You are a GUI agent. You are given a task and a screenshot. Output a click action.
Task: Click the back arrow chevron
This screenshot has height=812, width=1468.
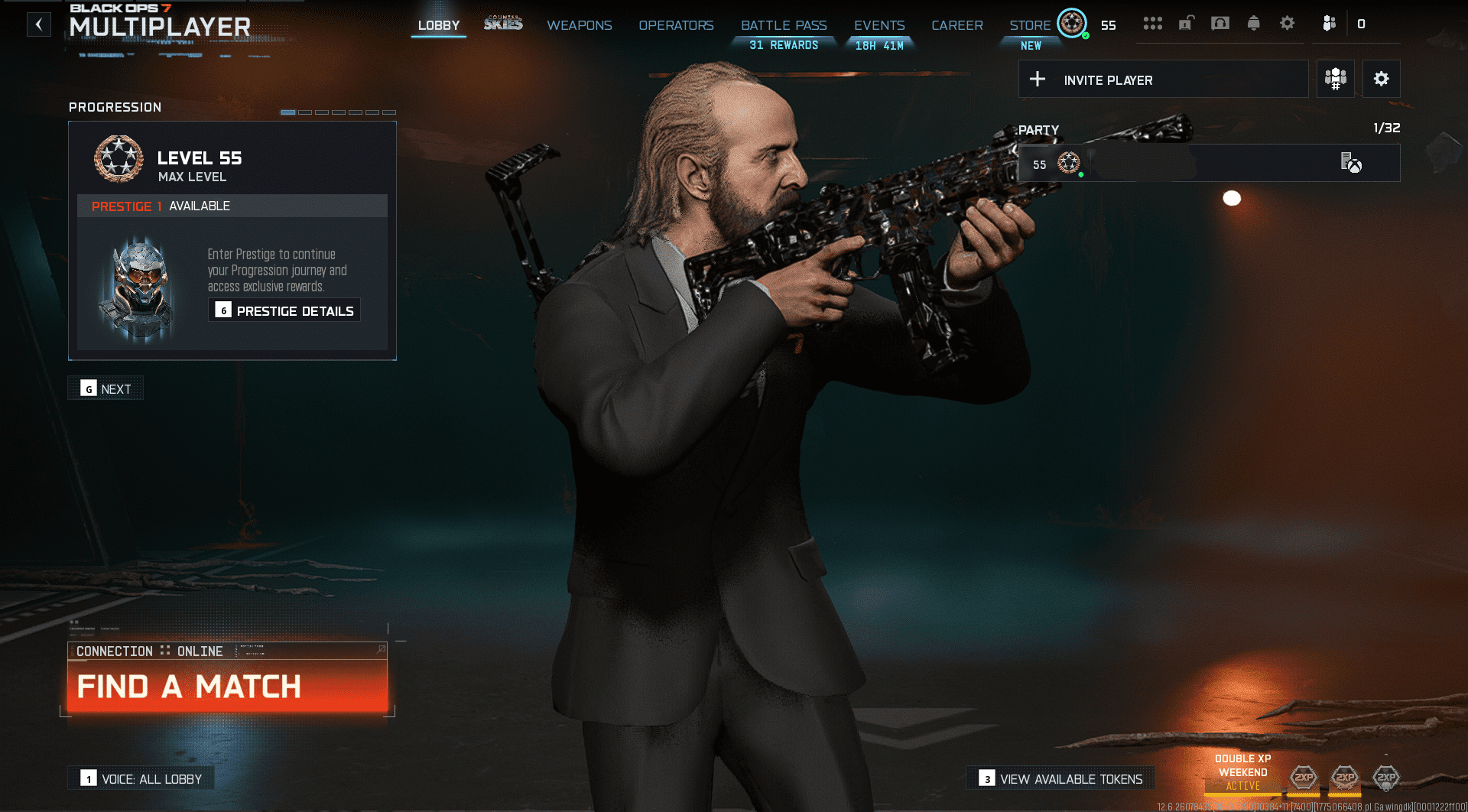(38, 24)
